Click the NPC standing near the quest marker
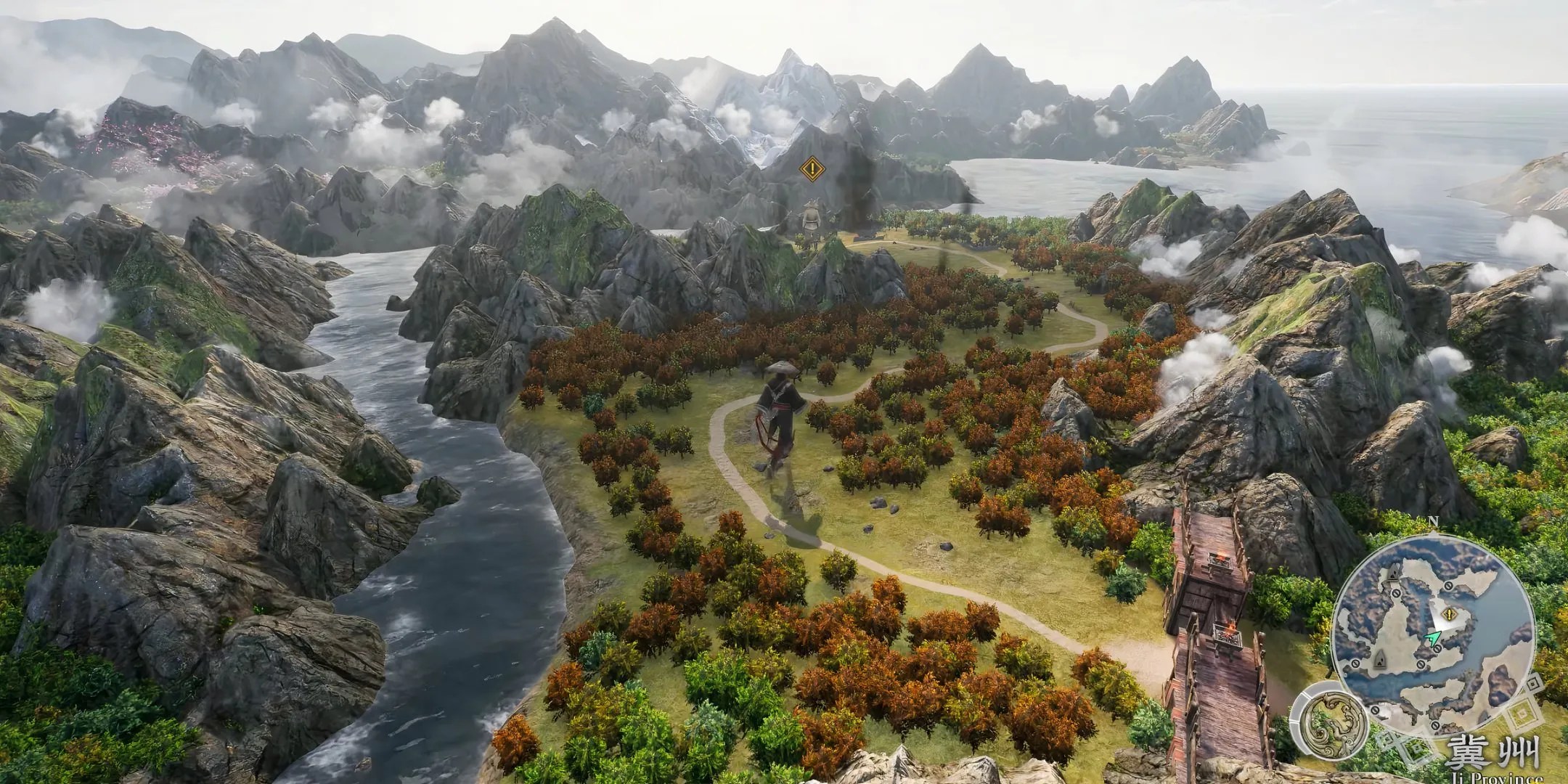The image size is (1568, 784). coord(812,219)
